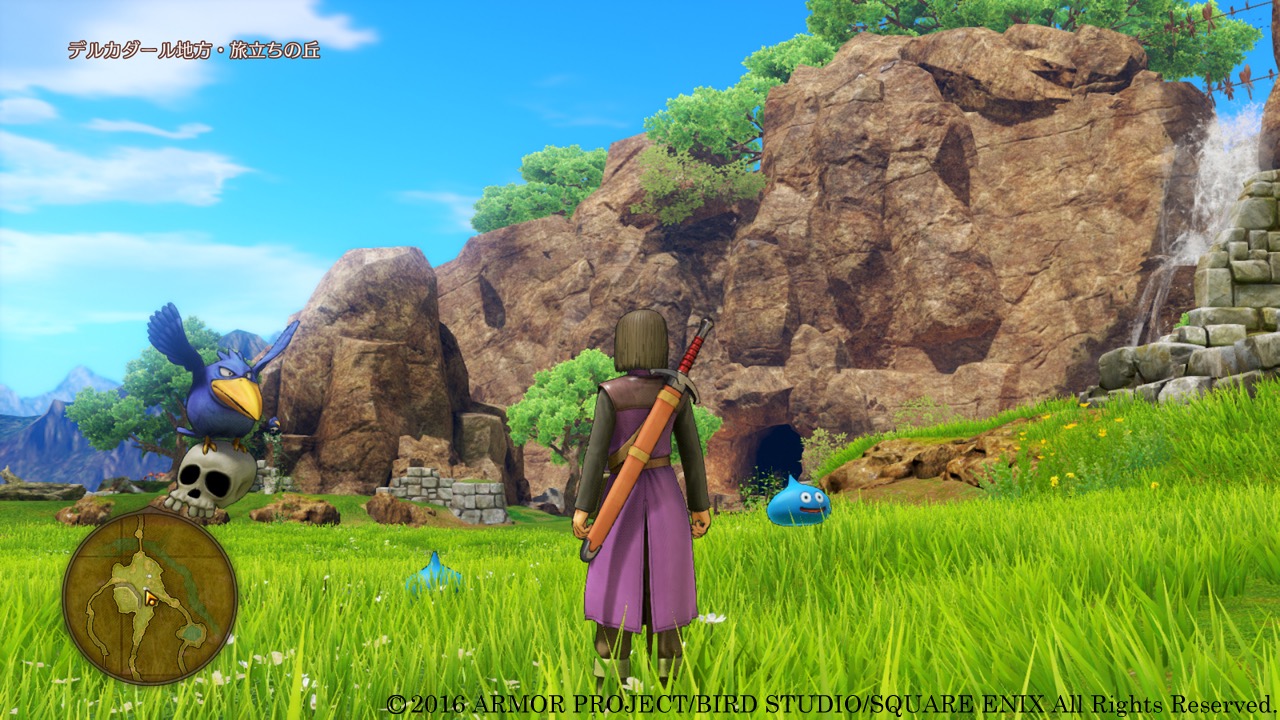Expand the lake area shown on the minimap
1280x720 pixels.
pos(192,630)
